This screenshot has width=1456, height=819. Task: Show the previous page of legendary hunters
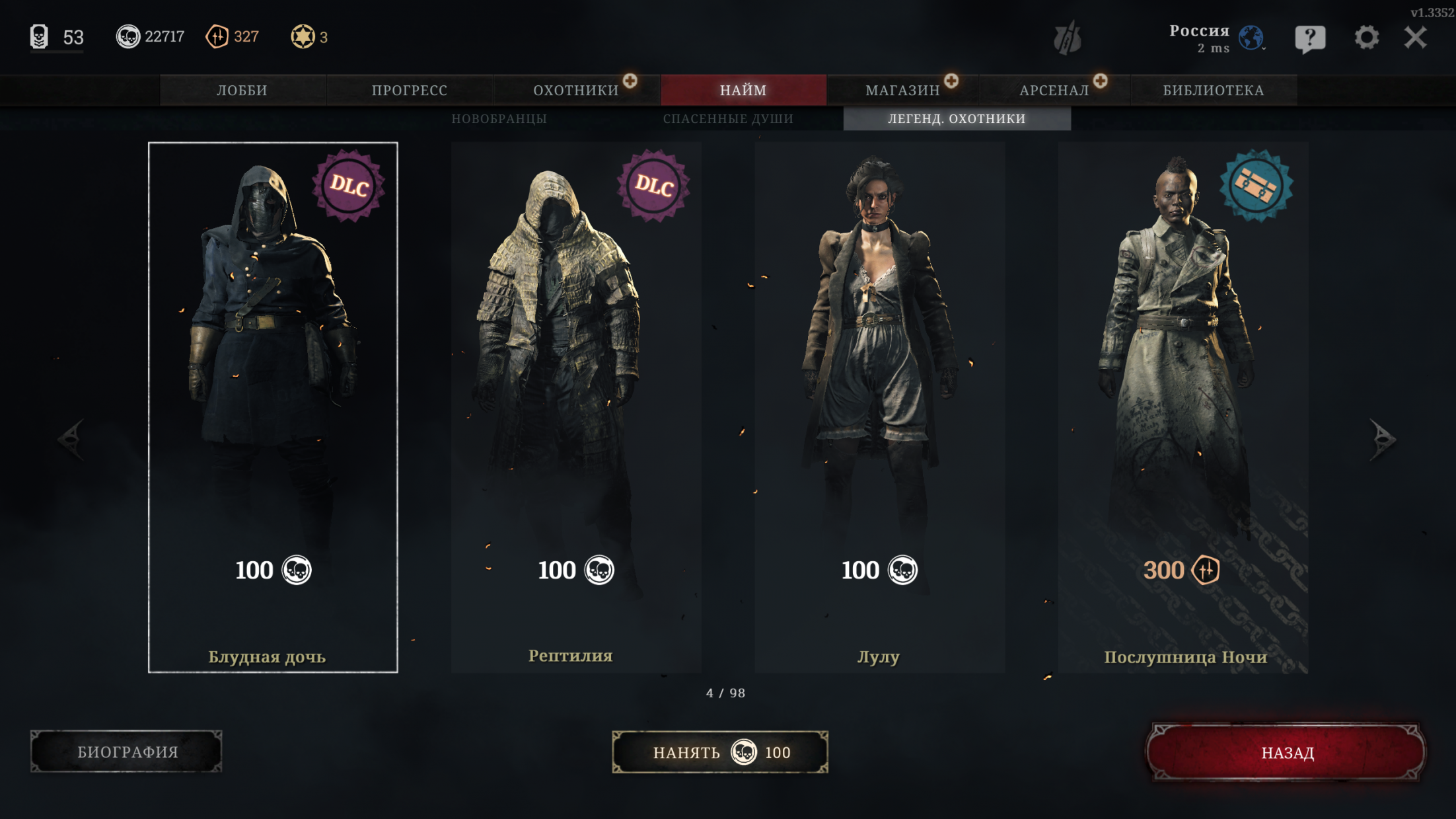[x=71, y=439]
